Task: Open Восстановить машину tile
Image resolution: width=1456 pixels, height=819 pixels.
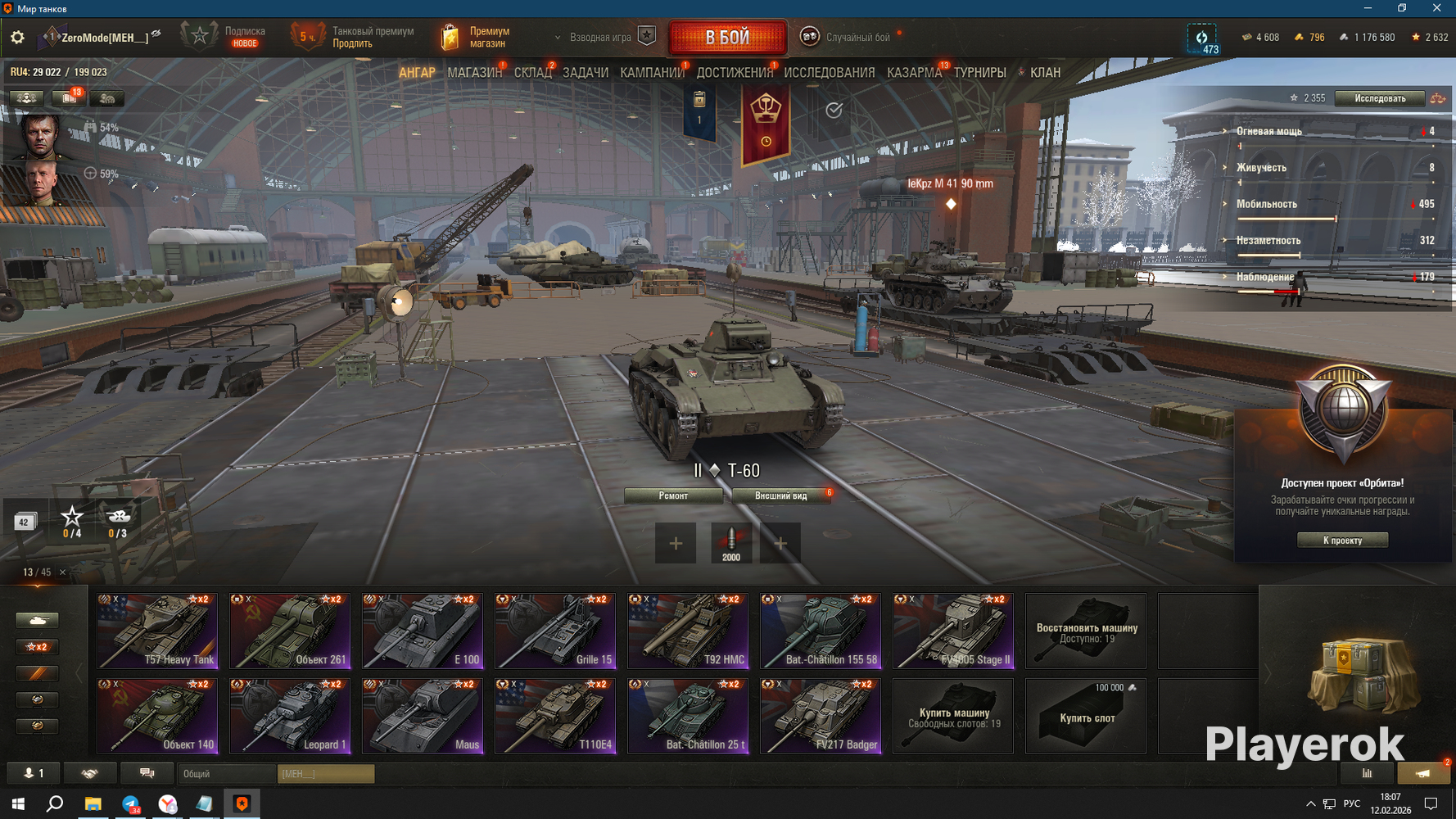Action: pyautogui.click(x=1086, y=631)
